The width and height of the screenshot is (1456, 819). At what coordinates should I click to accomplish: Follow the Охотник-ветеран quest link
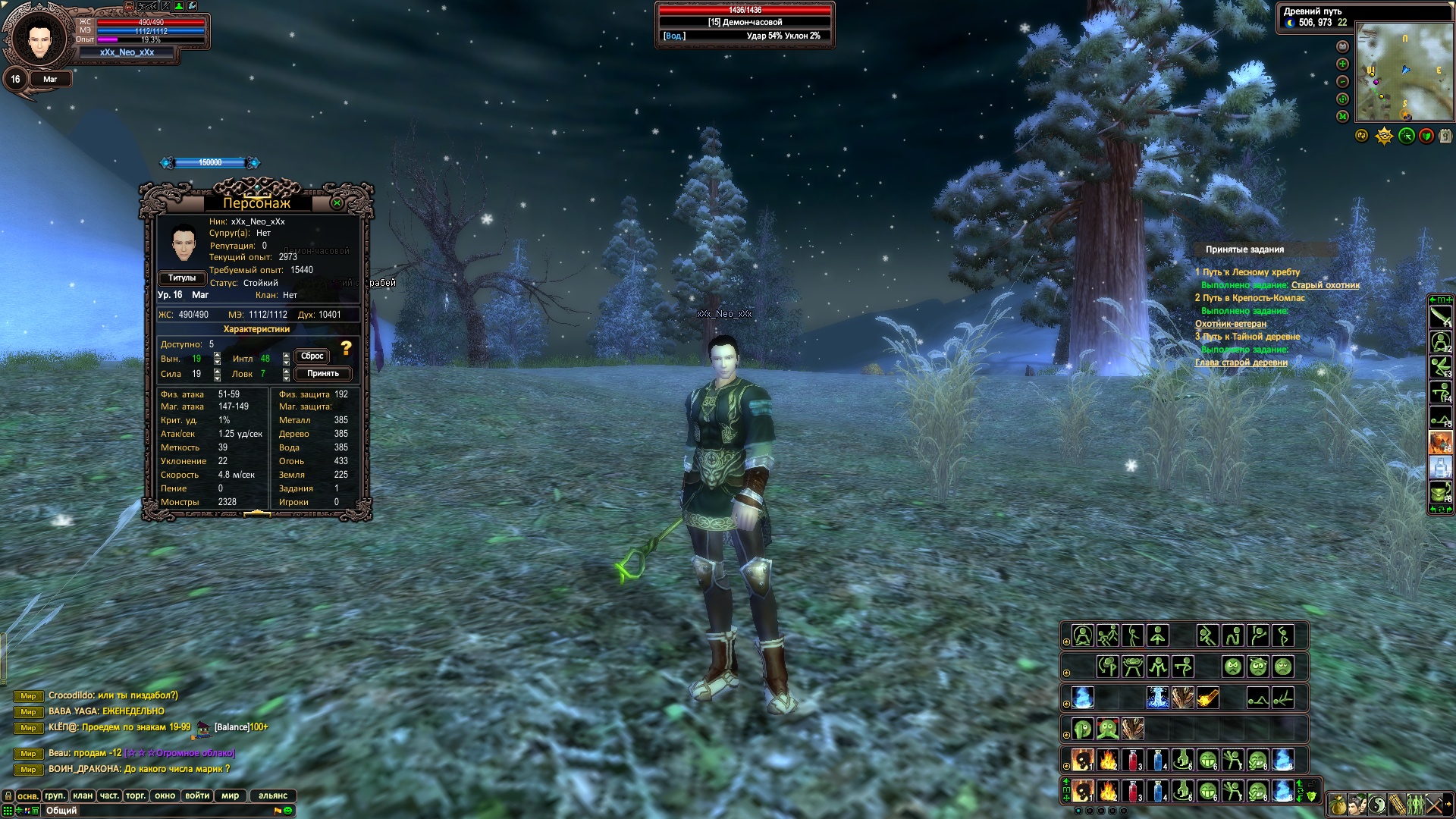pyautogui.click(x=1230, y=324)
